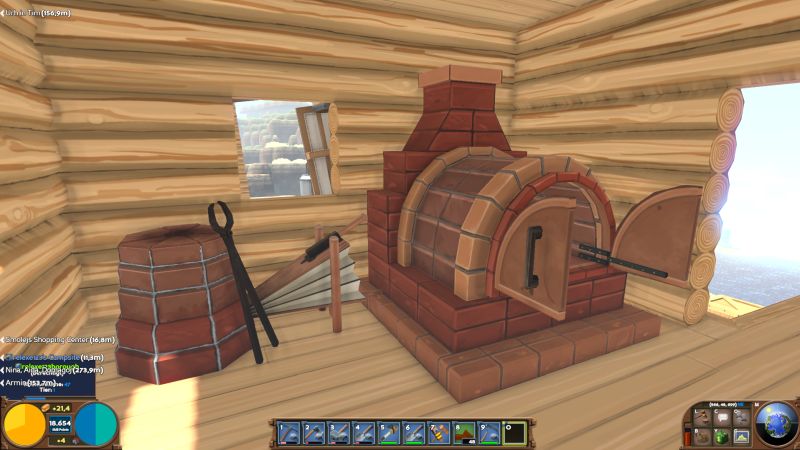This screenshot has height=450, width=800.
Task: Open the teal and blue circular gauge
Action: (x=96, y=424)
